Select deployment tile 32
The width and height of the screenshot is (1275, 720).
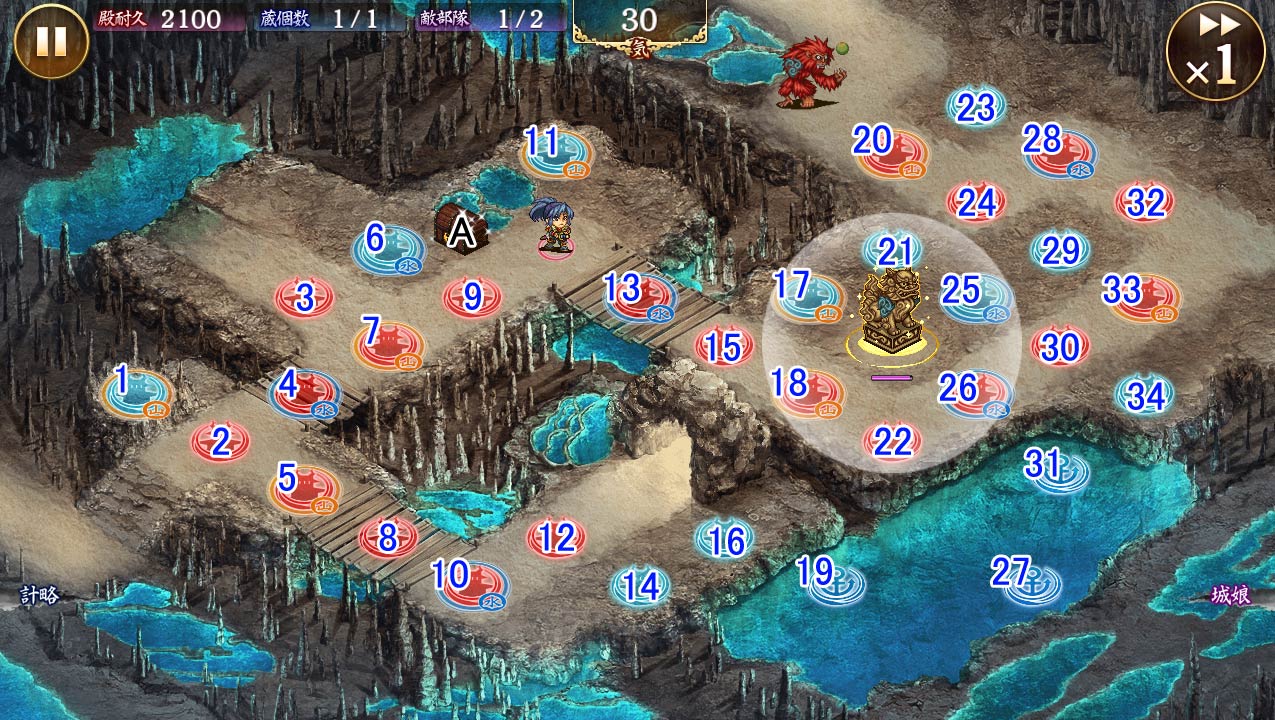pos(1145,202)
